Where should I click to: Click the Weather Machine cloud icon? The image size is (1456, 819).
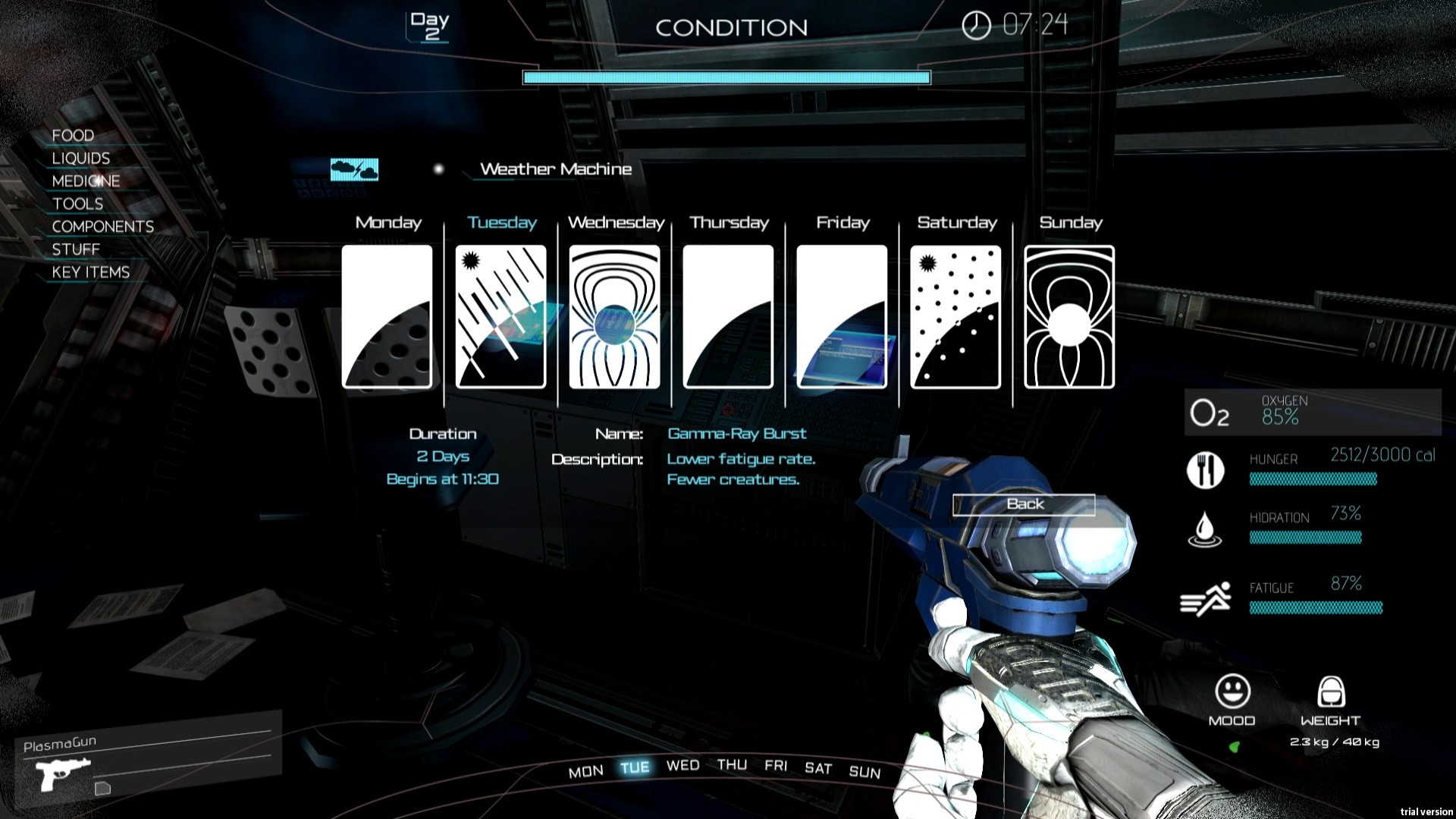click(354, 169)
